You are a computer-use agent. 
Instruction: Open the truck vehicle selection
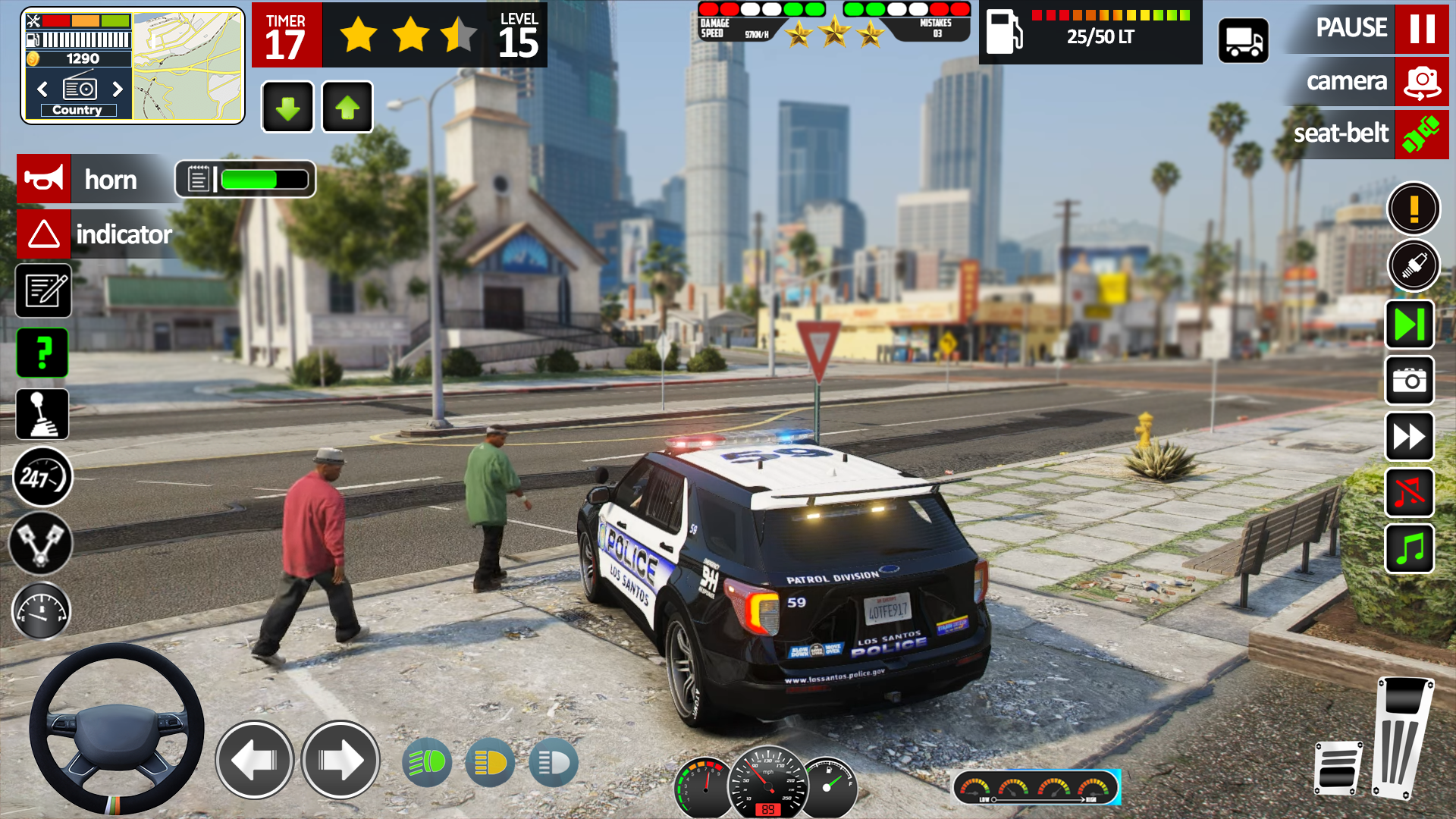coord(1243,41)
